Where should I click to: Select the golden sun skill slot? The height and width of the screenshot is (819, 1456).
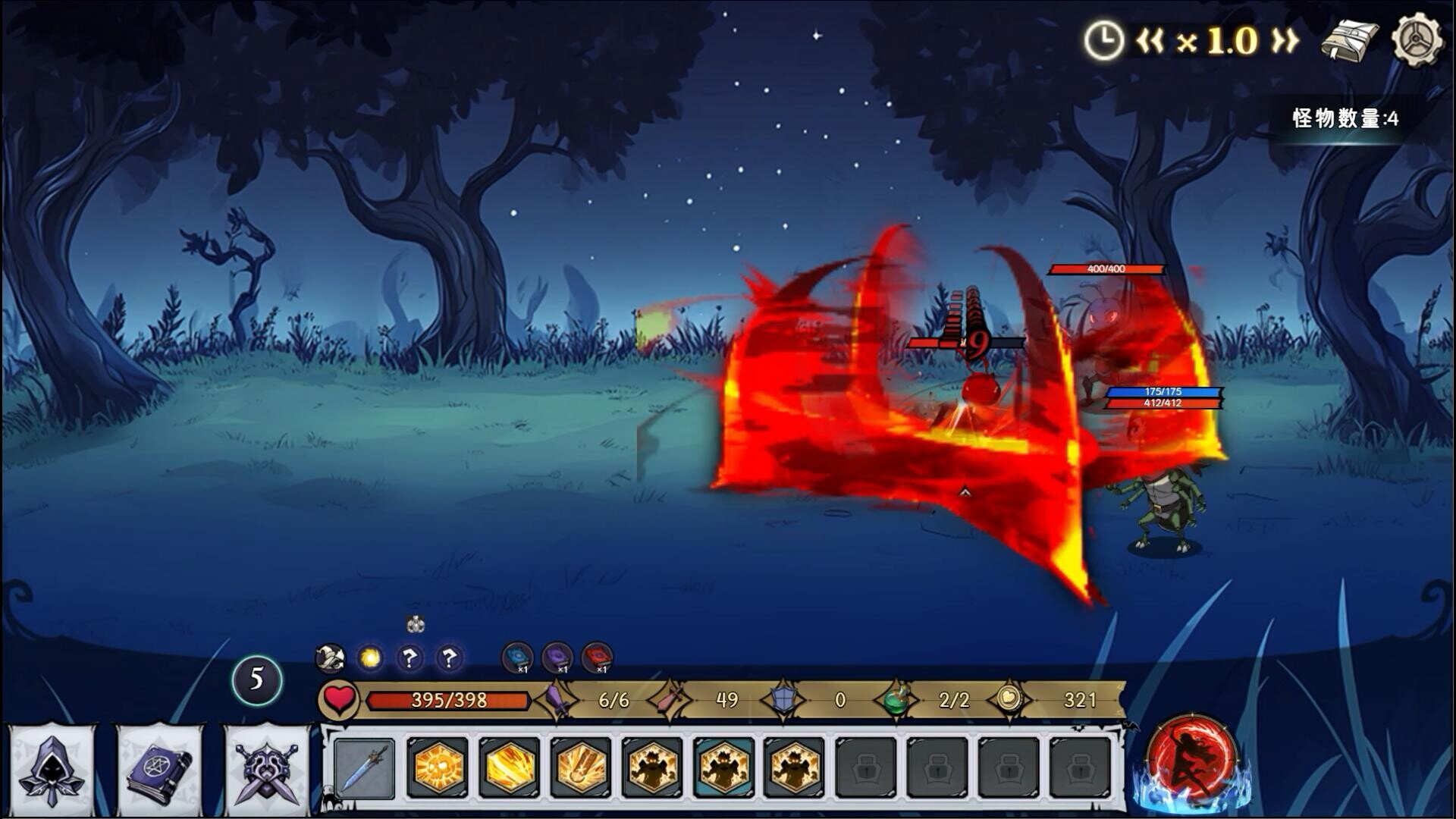(x=436, y=769)
